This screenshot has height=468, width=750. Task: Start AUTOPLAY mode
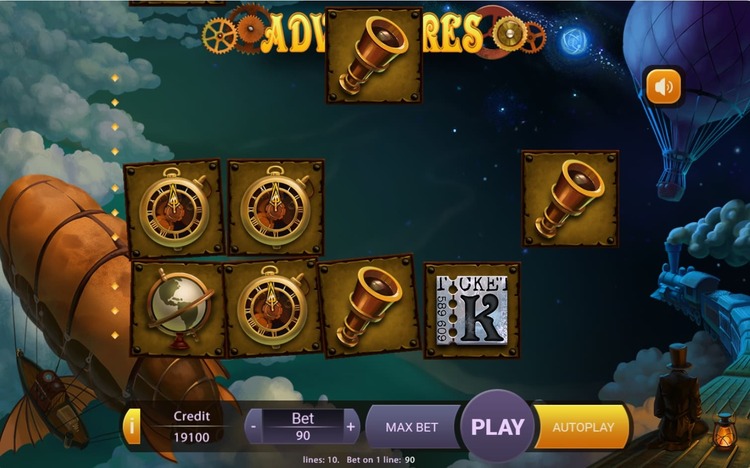pos(582,427)
